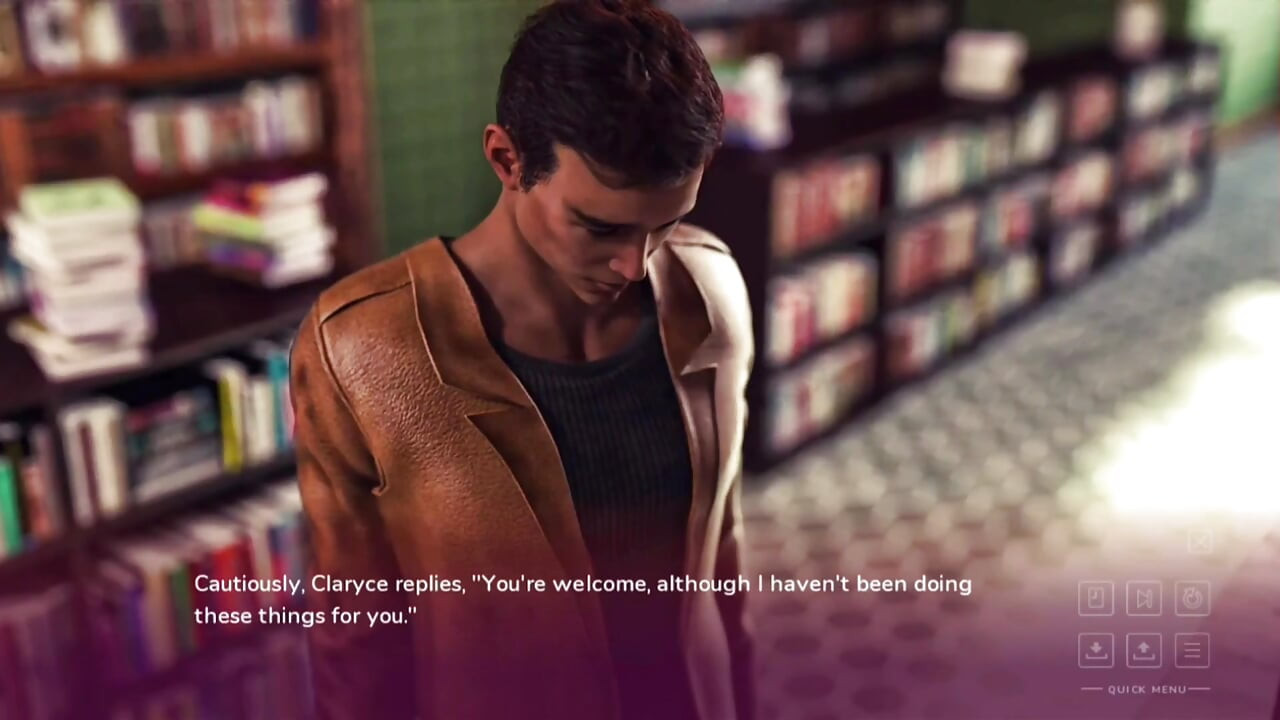Open the dialogue history log icon
Viewport: 1280px width, 720px height.
click(x=1096, y=598)
